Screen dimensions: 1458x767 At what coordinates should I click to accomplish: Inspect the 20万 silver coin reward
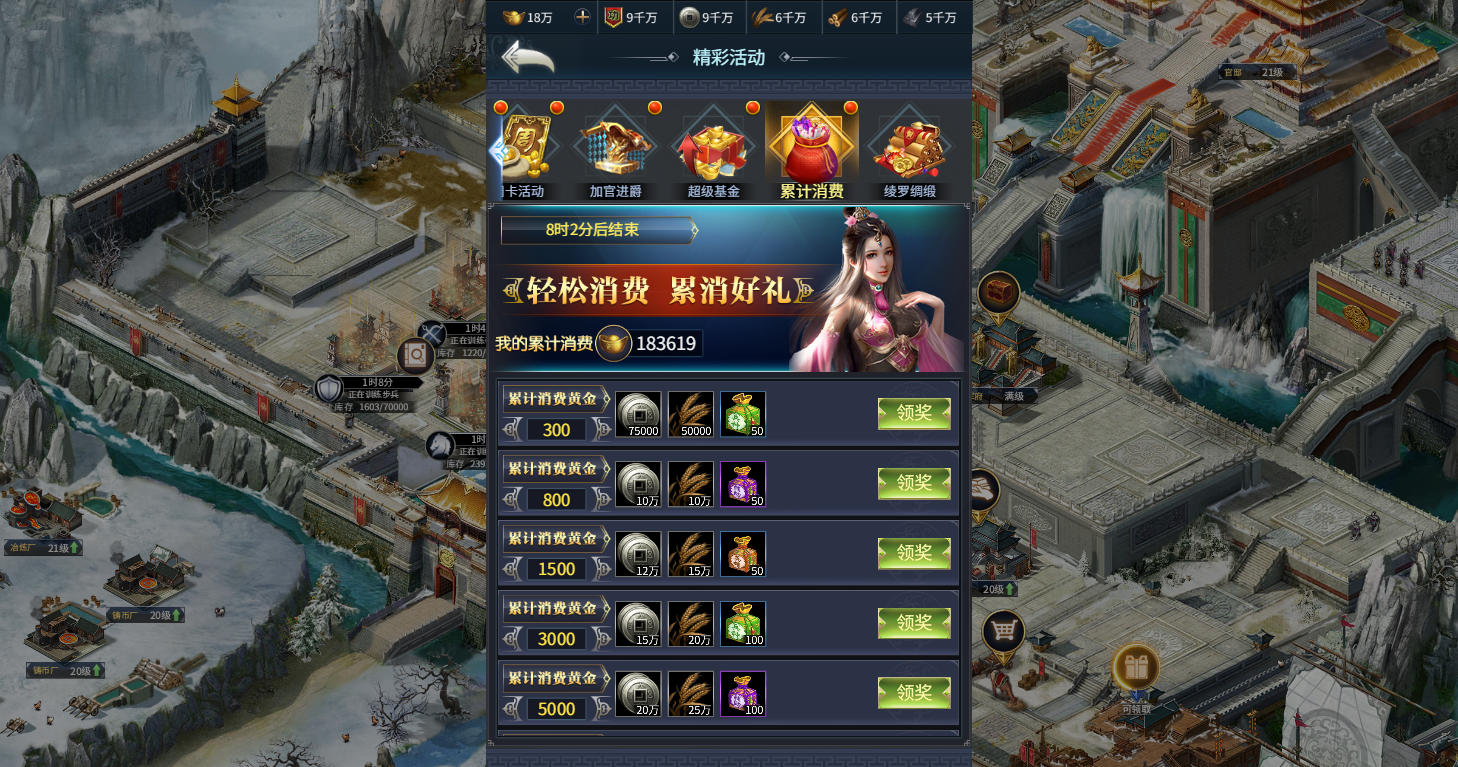tap(638, 693)
